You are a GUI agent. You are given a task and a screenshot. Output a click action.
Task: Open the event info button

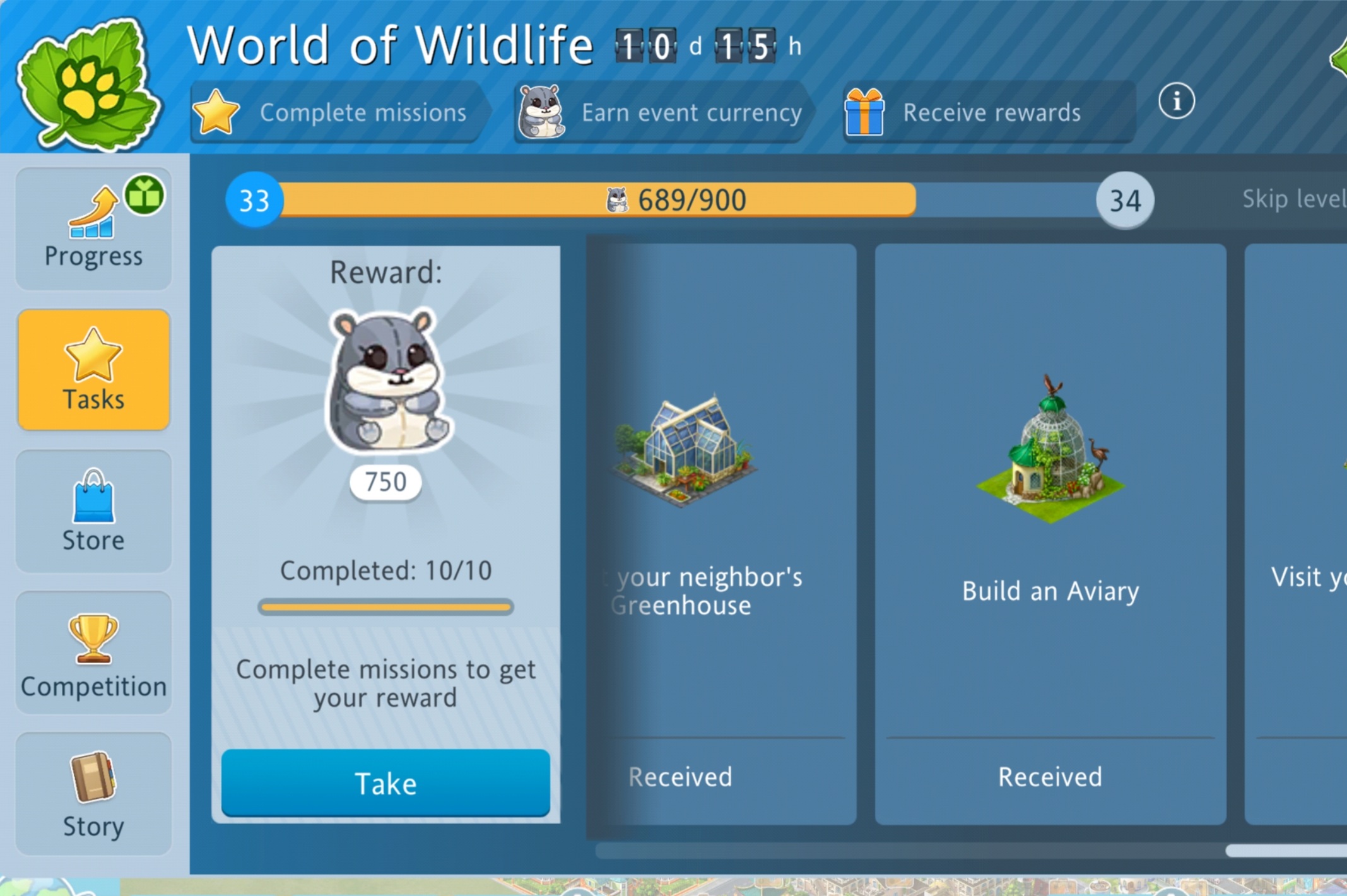(x=1176, y=101)
